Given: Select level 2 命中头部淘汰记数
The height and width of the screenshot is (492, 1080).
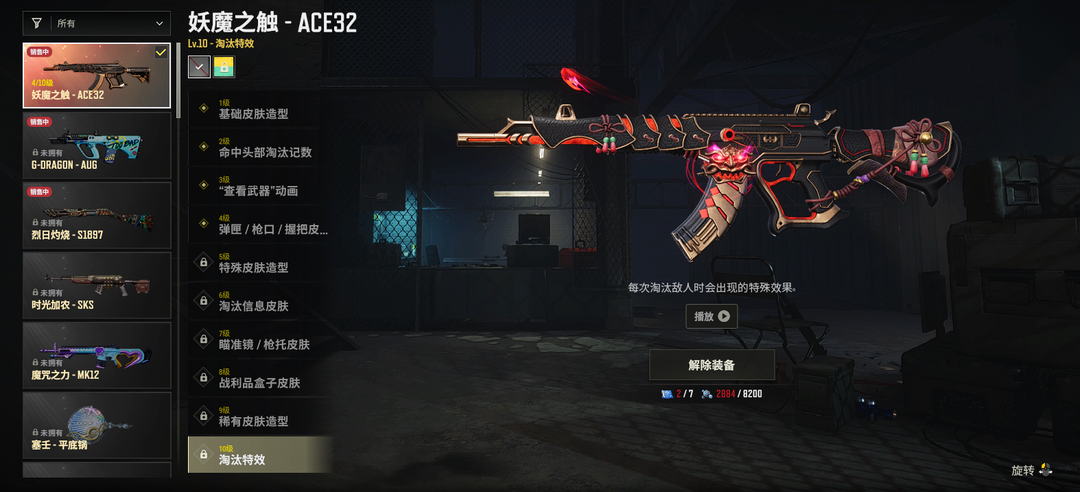Looking at the screenshot, I should point(260,148).
